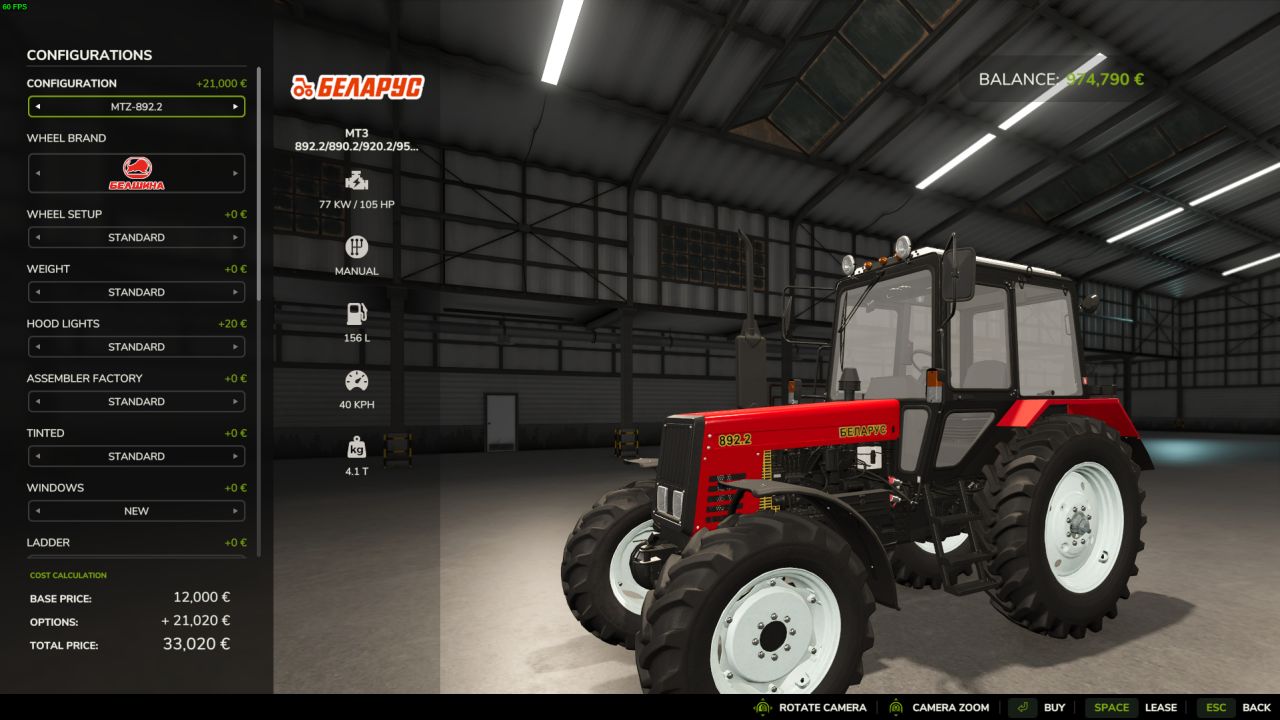
Task: Change Windows from New to next option
Action: 236,511
